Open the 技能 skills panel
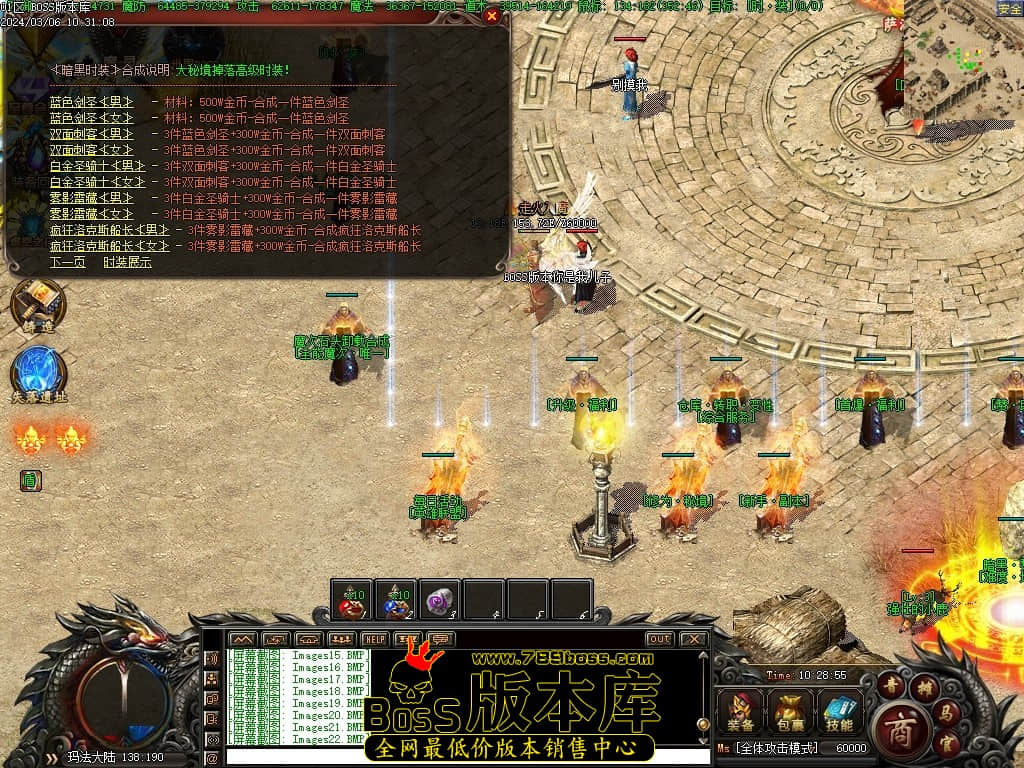This screenshot has width=1024, height=768. click(839, 712)
